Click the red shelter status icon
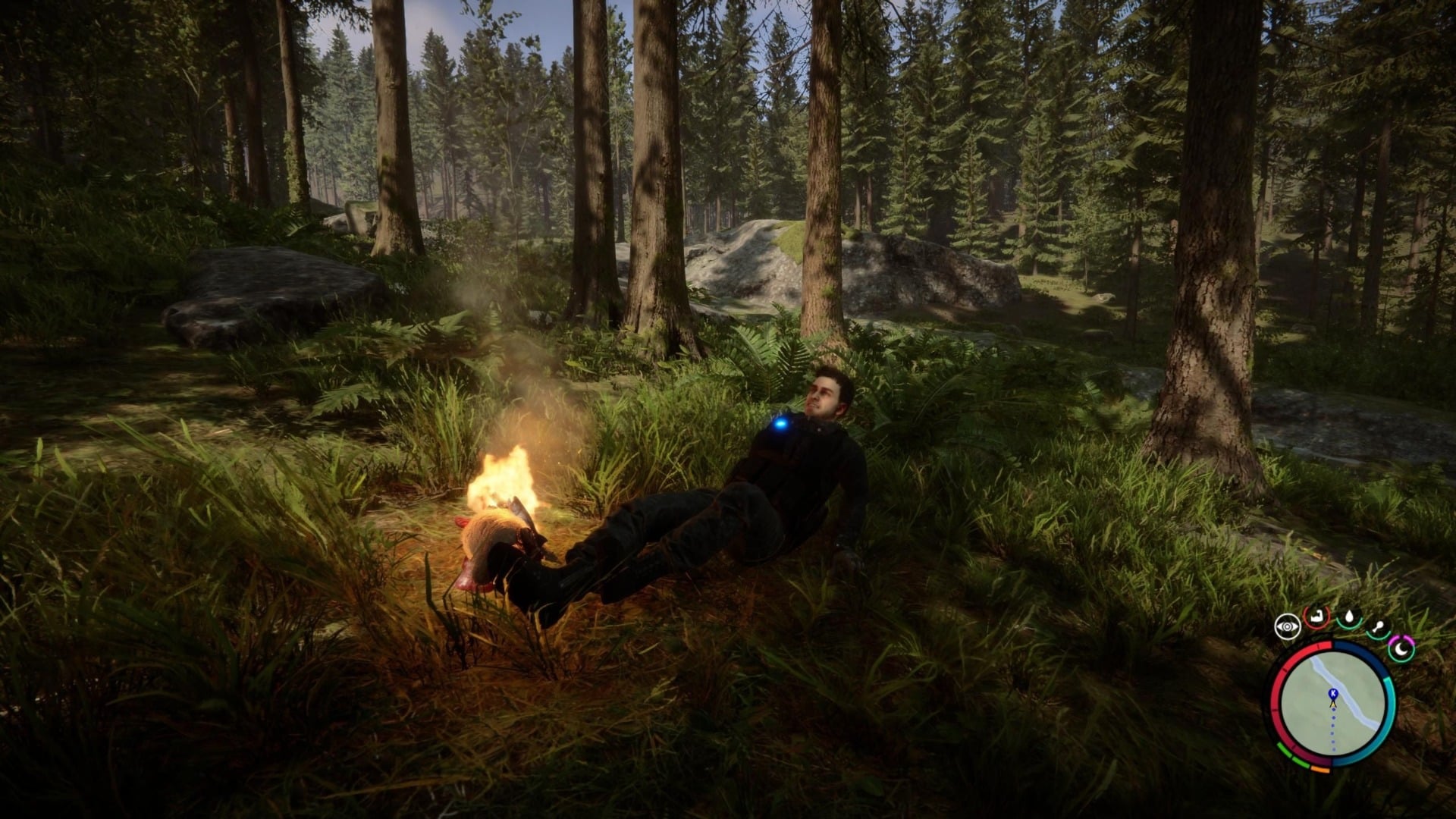 [x=1316, y=619]
